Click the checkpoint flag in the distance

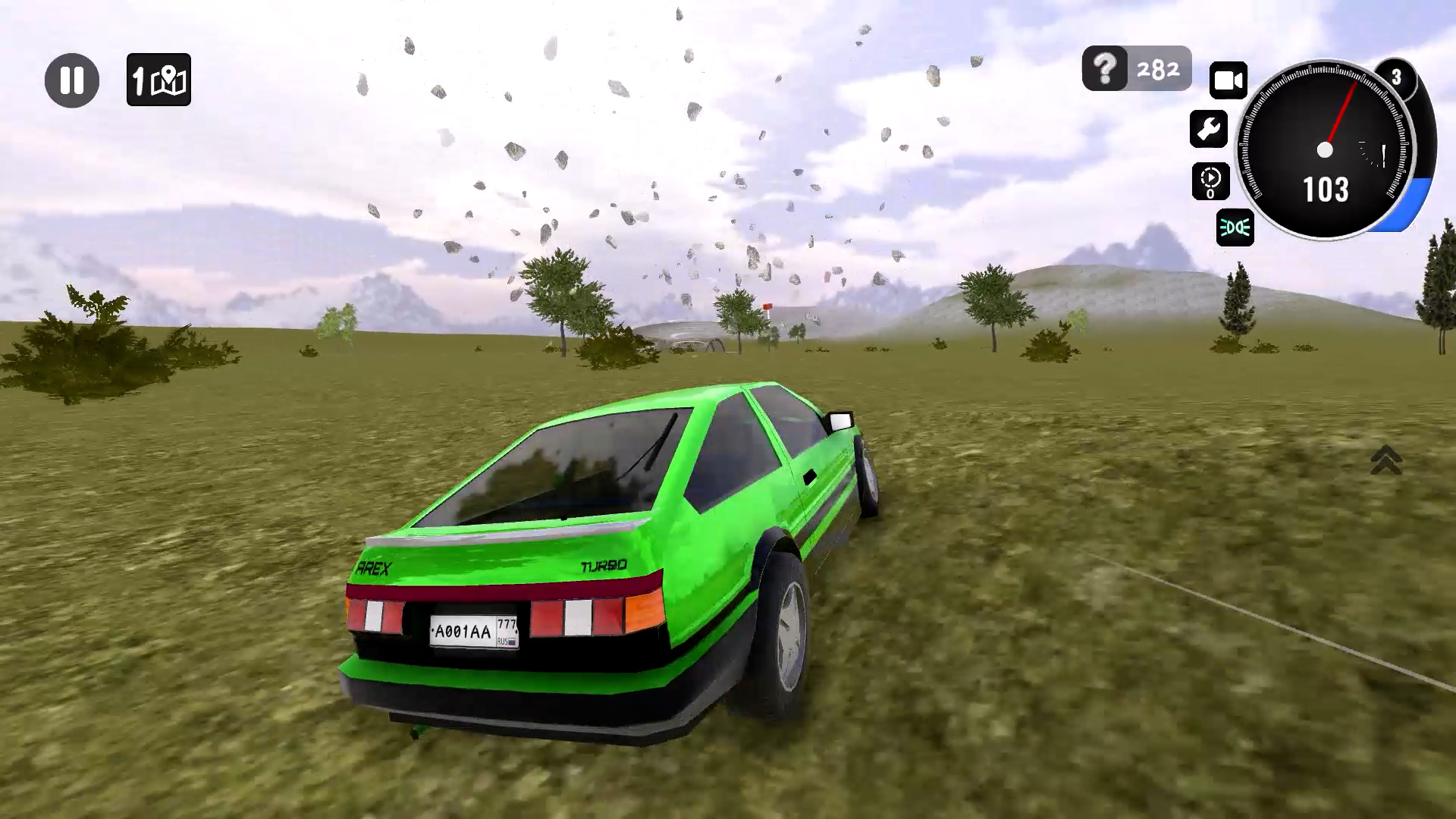click(767, 306)
